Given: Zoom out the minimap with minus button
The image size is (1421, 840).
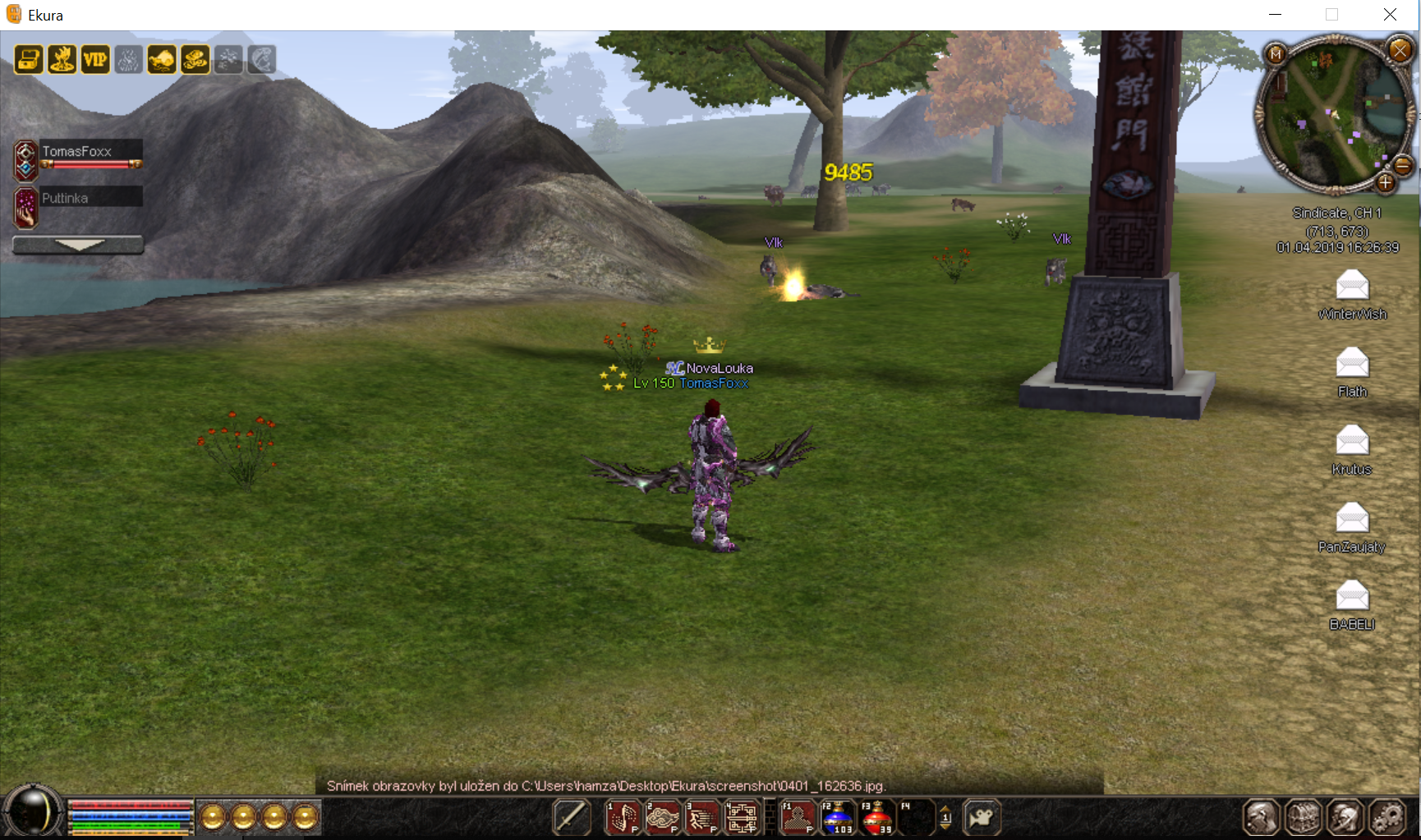Looking at the screenshot, I should tap(1403, 167).
